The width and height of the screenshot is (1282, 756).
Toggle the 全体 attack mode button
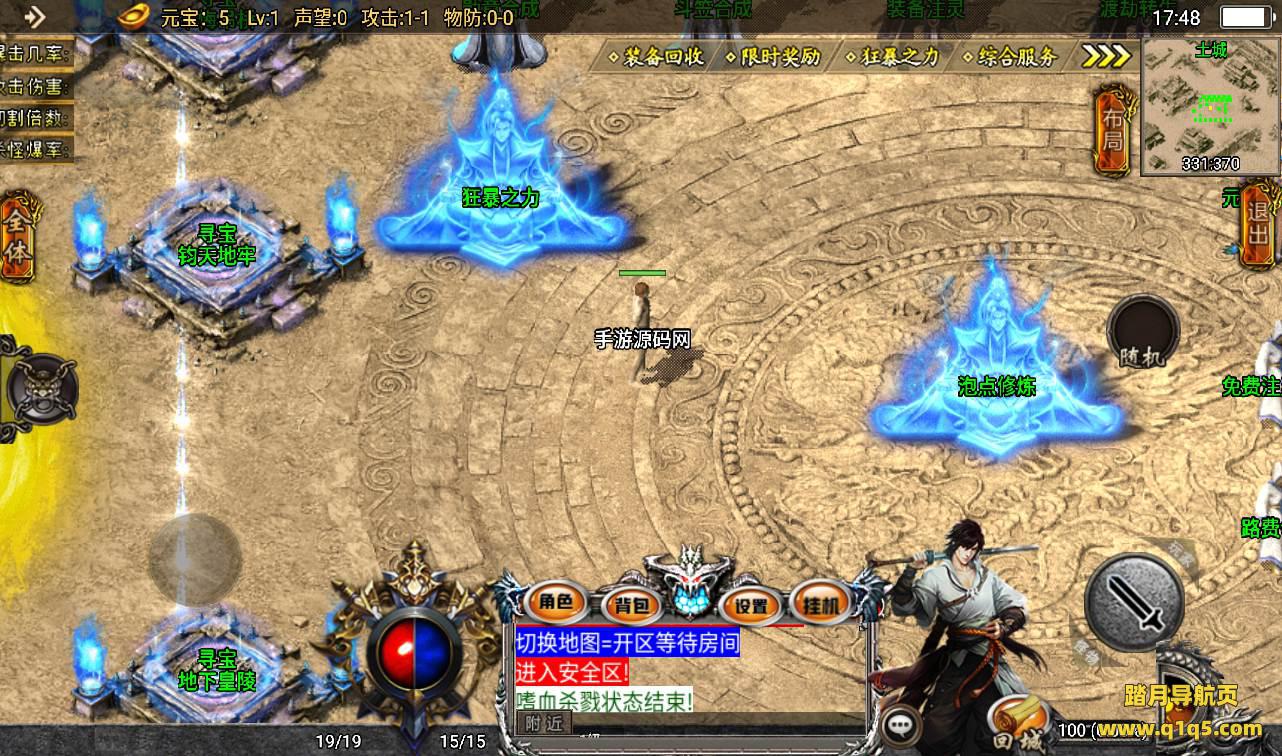tap(19, 237)
